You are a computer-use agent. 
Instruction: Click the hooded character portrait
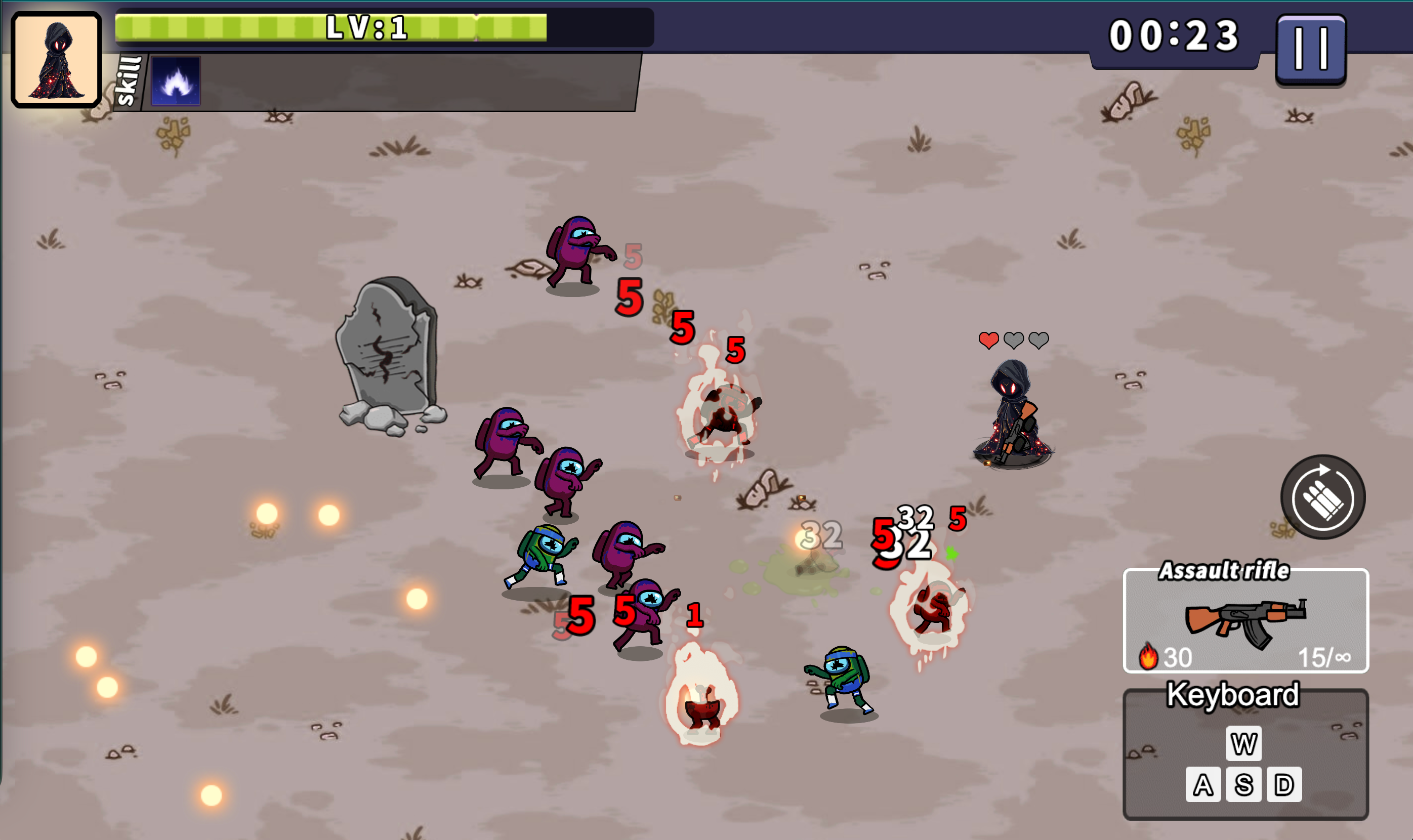pyautogui.click(x=56, y=59)
